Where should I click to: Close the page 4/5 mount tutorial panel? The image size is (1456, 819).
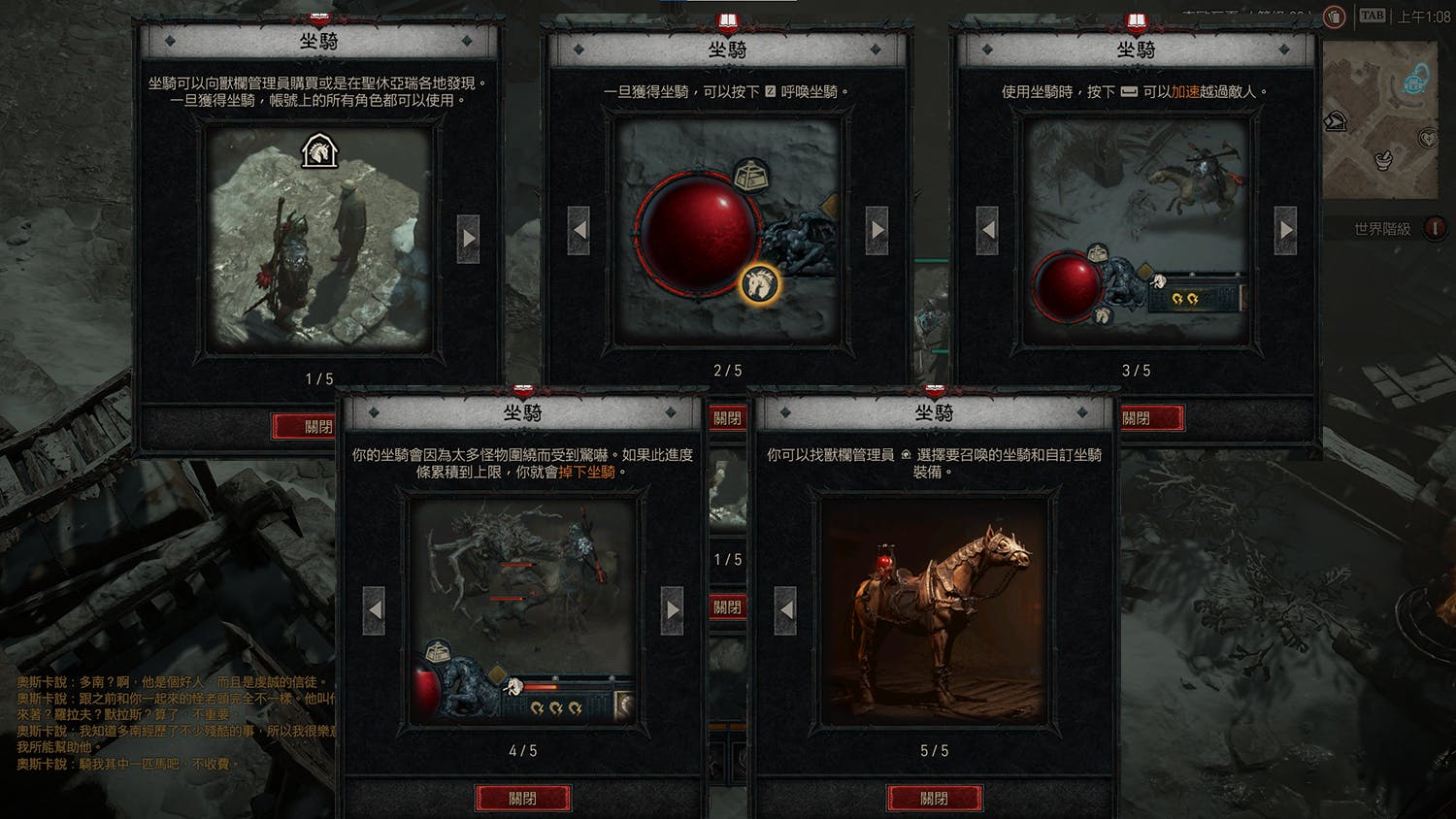click(522, 798)
